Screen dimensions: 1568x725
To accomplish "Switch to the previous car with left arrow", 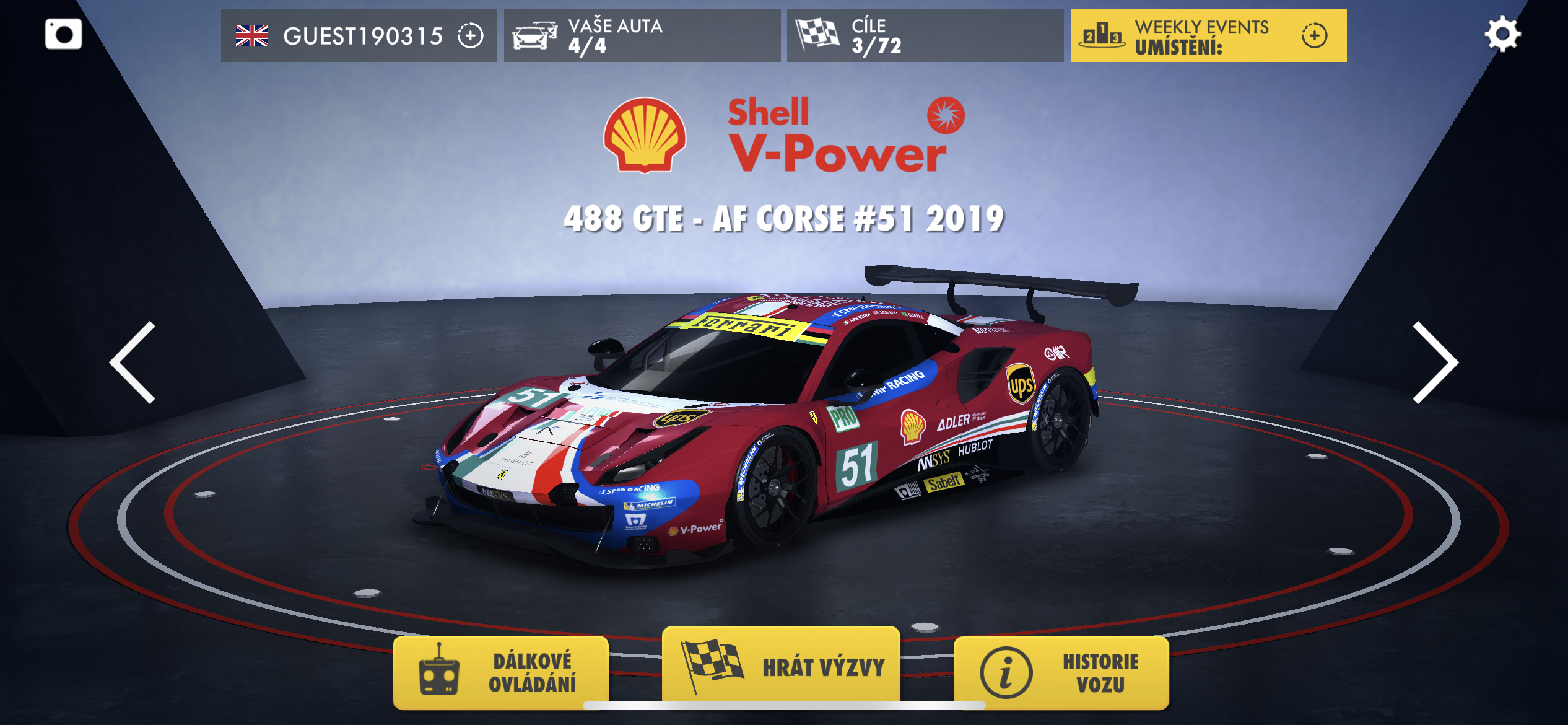I will click(133, 362).
